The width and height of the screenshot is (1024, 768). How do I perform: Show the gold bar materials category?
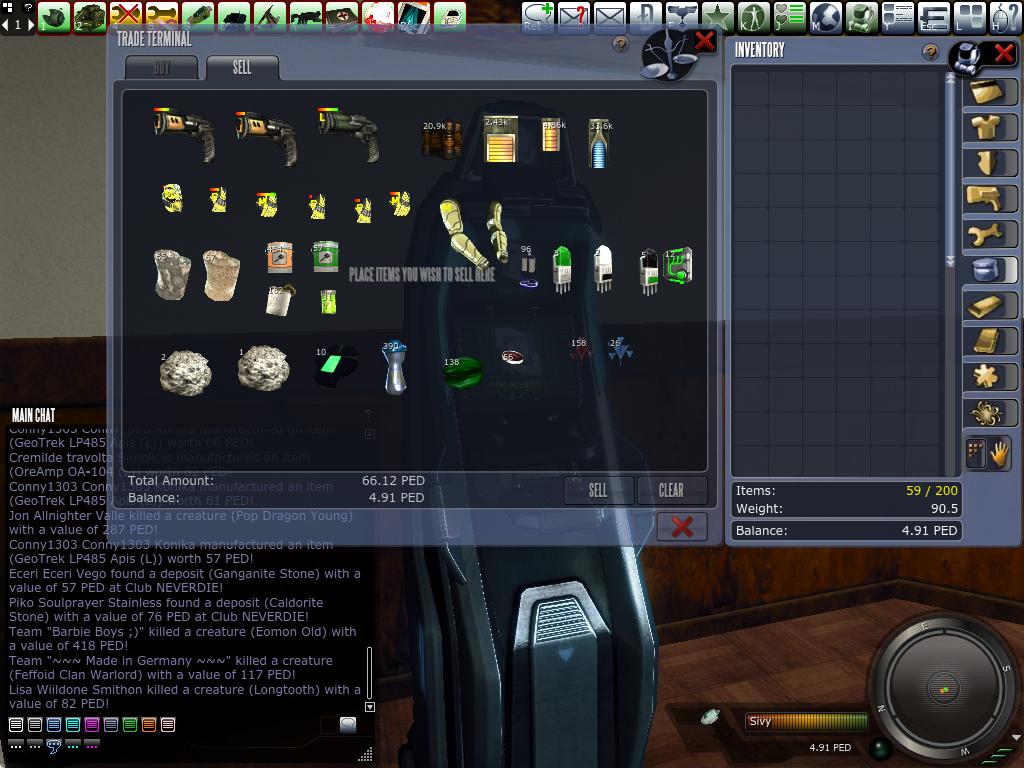click(989, 306)
